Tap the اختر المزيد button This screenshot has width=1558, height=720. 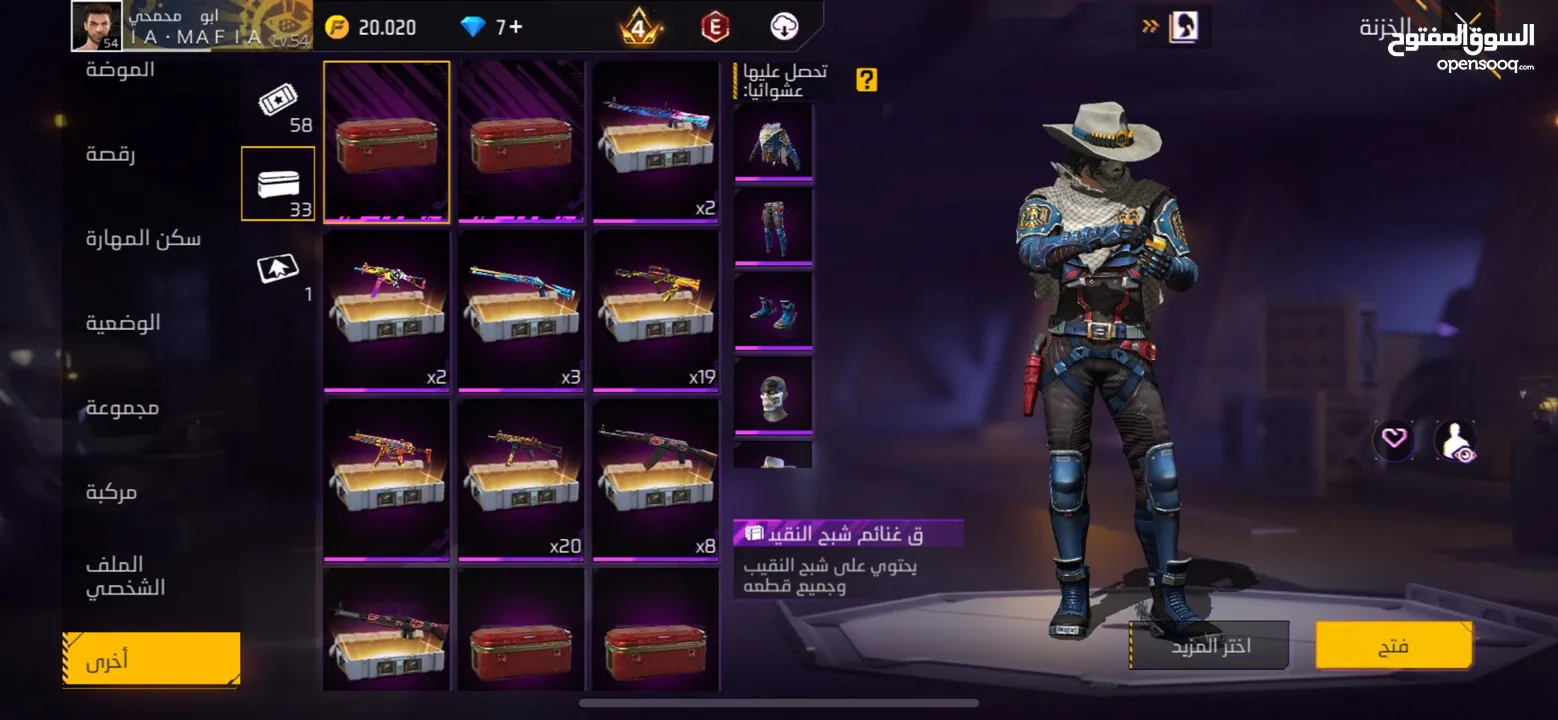[x=1209, y=646]
